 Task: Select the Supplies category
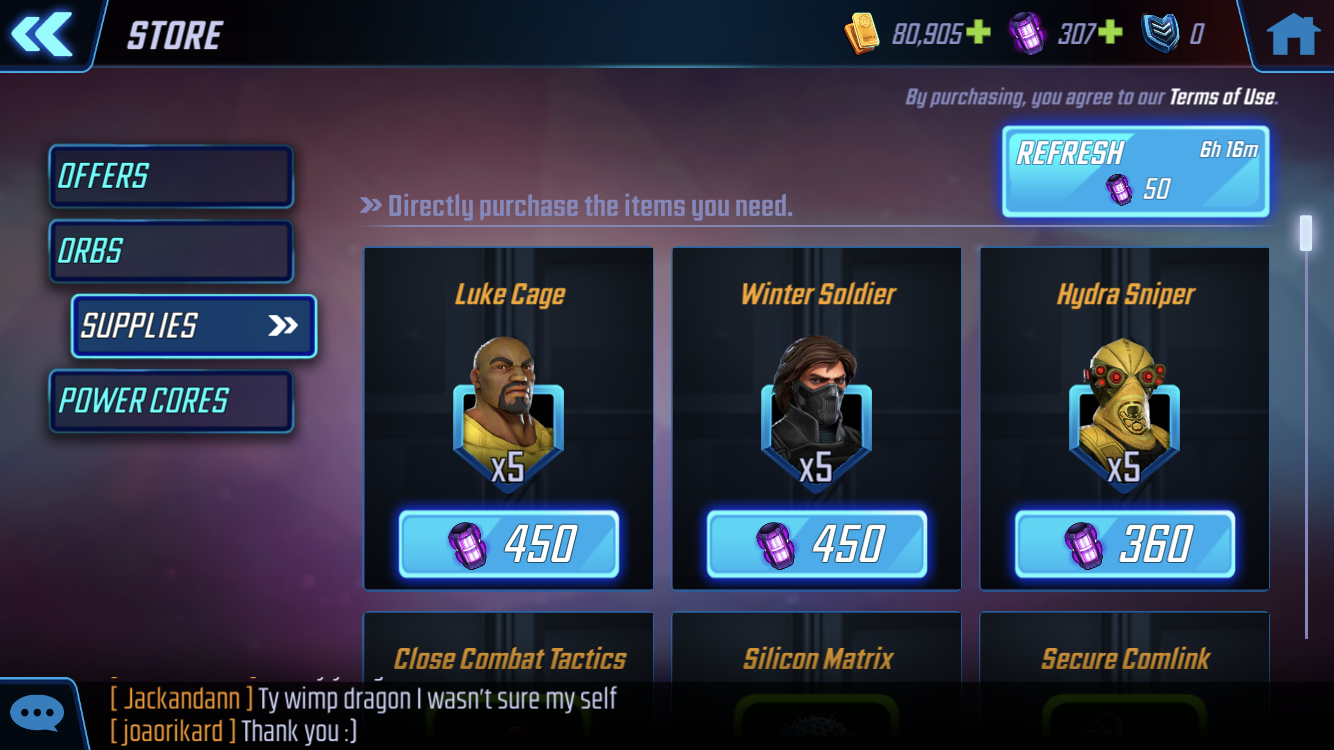[x=194, y=326]
